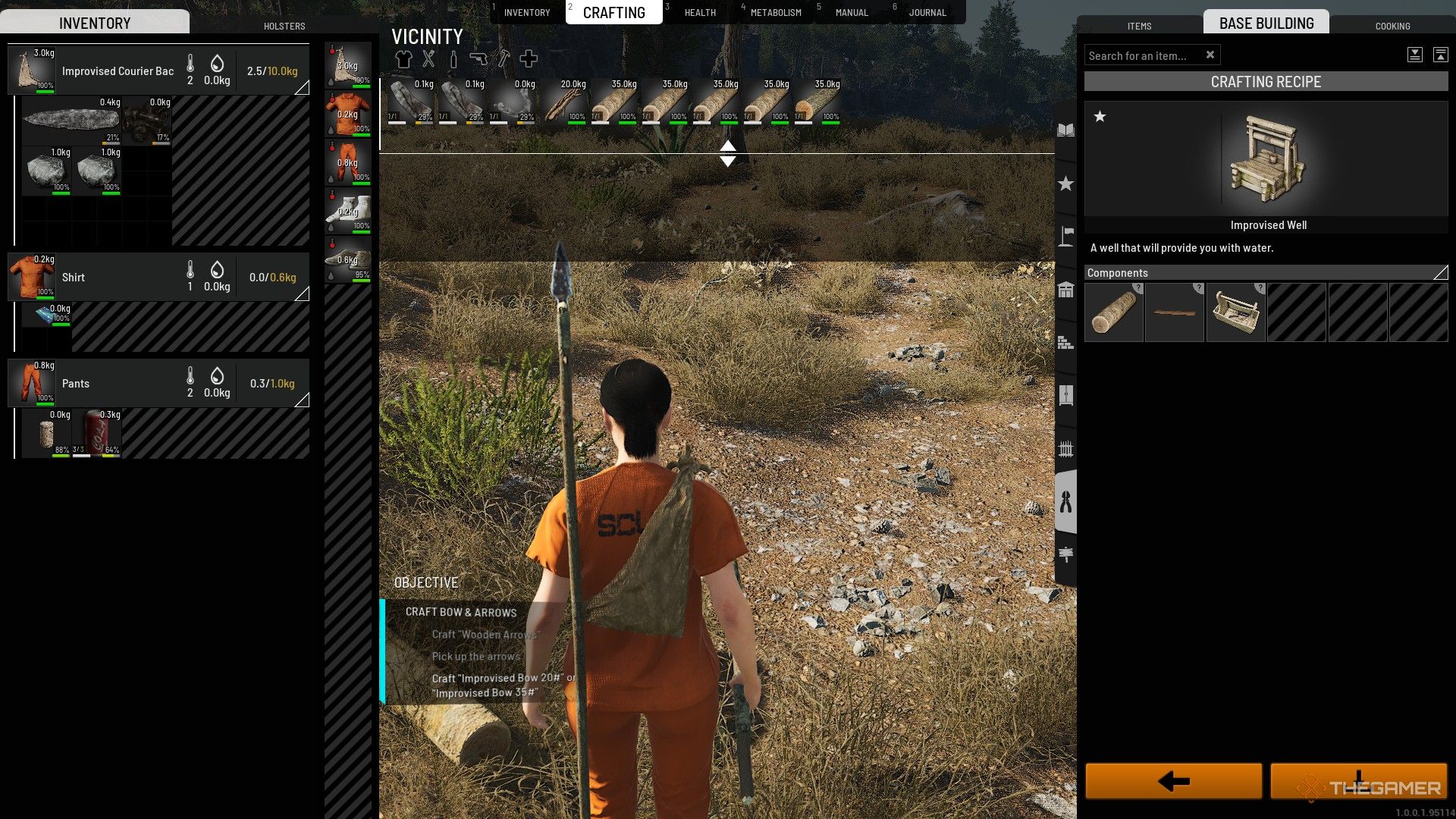This screenshot has width=1456, height=819.
Task: Select the wooden log component slot
Action: coord(1114,312)
